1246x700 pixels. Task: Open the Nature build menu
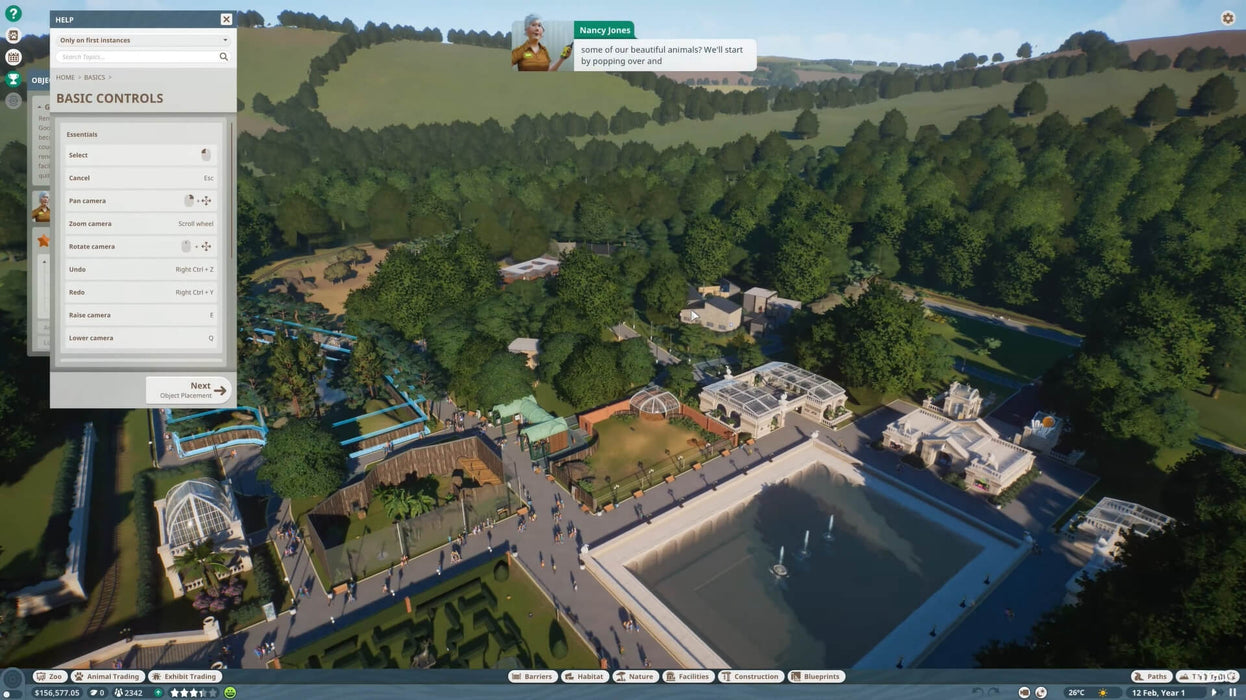635,677
